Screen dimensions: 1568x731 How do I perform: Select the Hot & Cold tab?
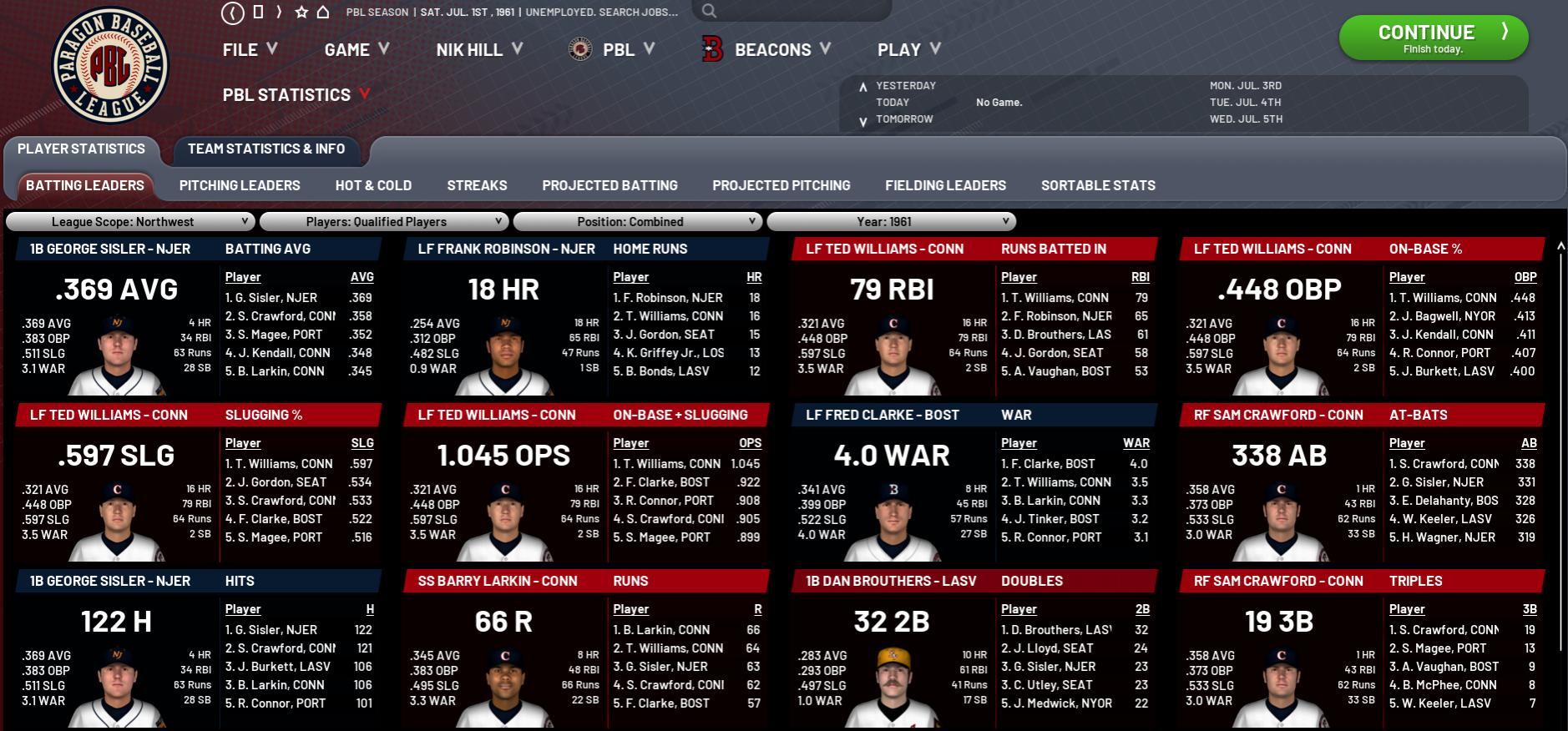pos(373,185)
